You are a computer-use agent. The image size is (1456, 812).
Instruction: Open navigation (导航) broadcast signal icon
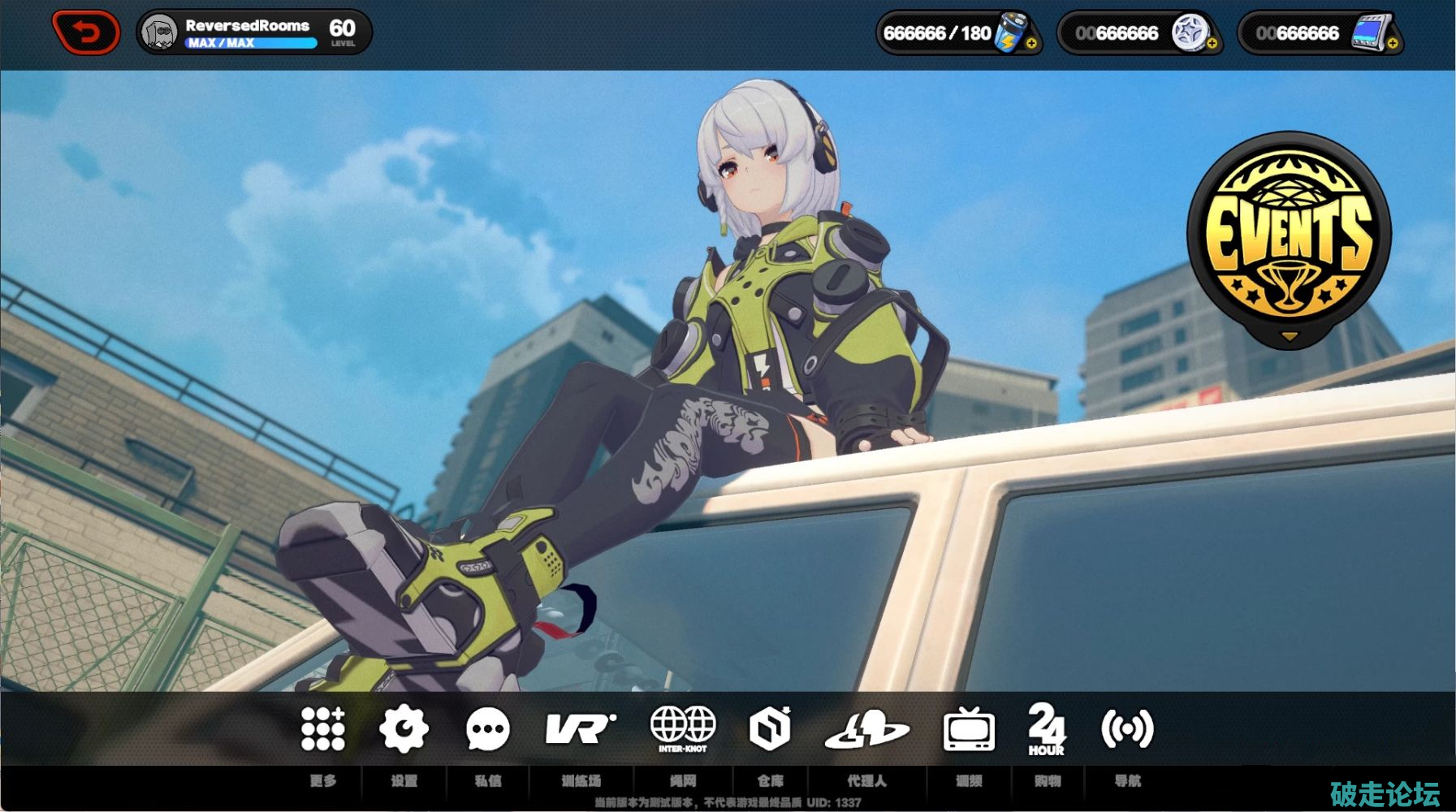[1127, 728]
